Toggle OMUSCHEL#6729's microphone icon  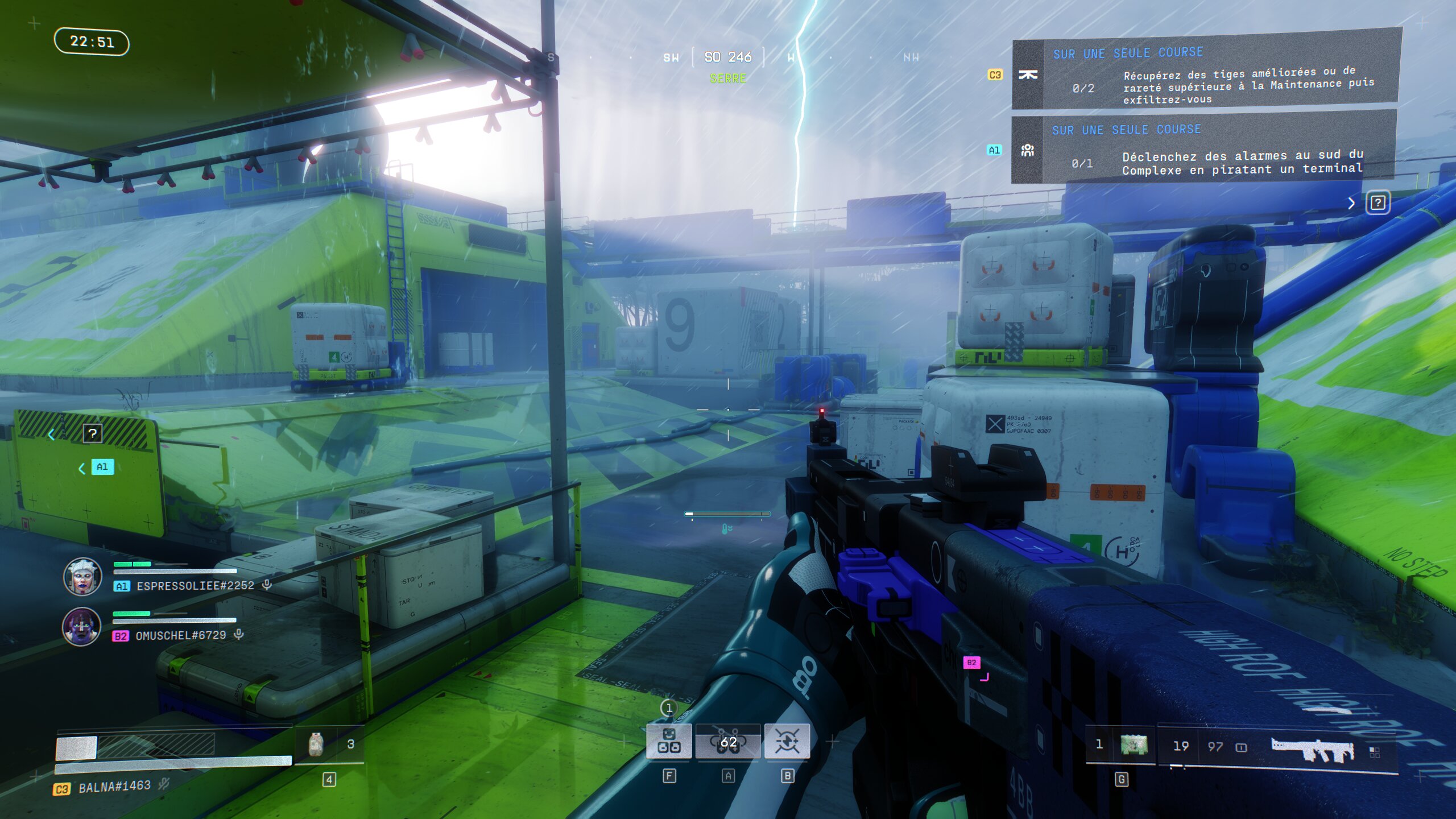tap(239, 634)
